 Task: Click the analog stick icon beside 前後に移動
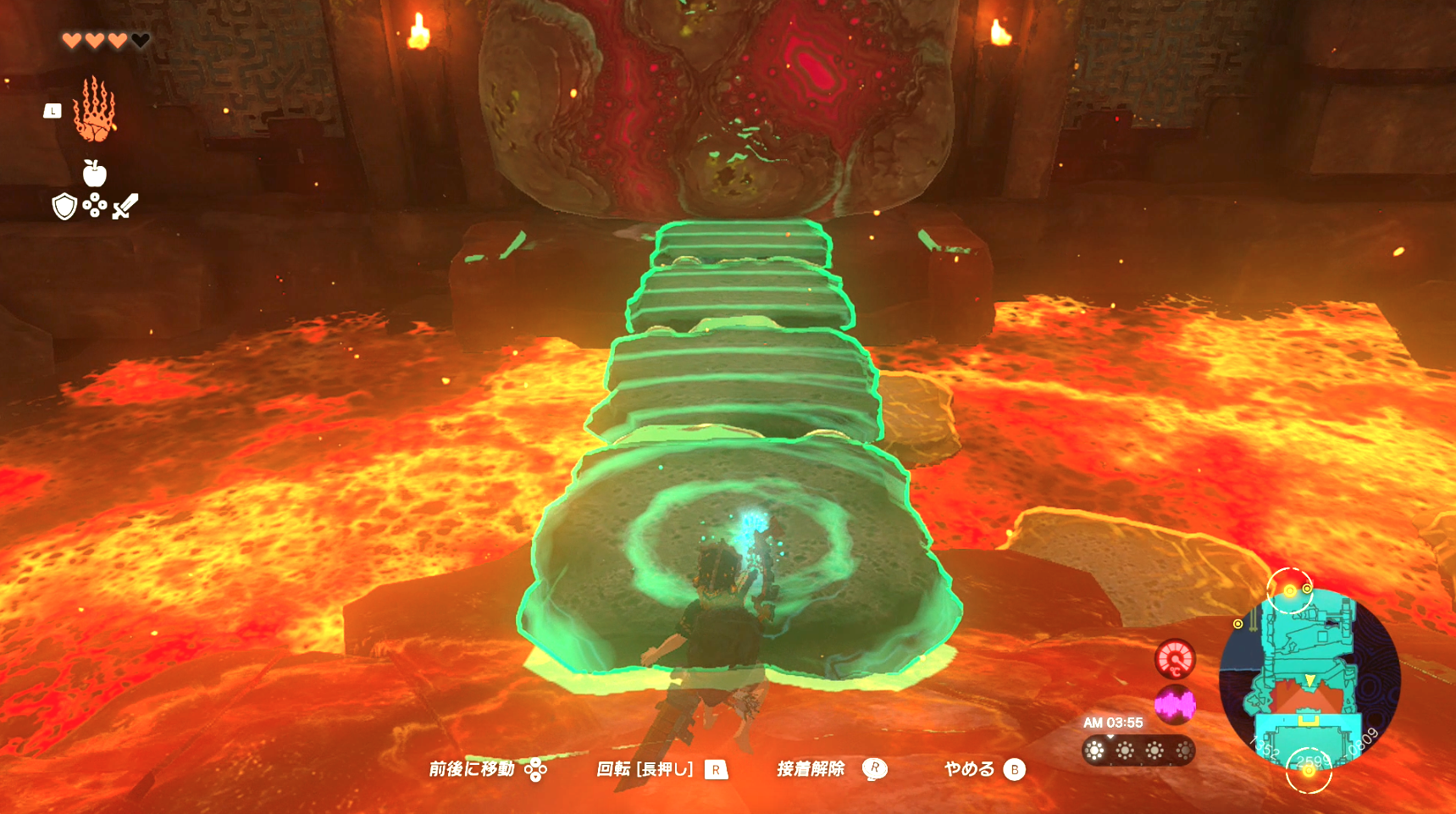[535, 769]
